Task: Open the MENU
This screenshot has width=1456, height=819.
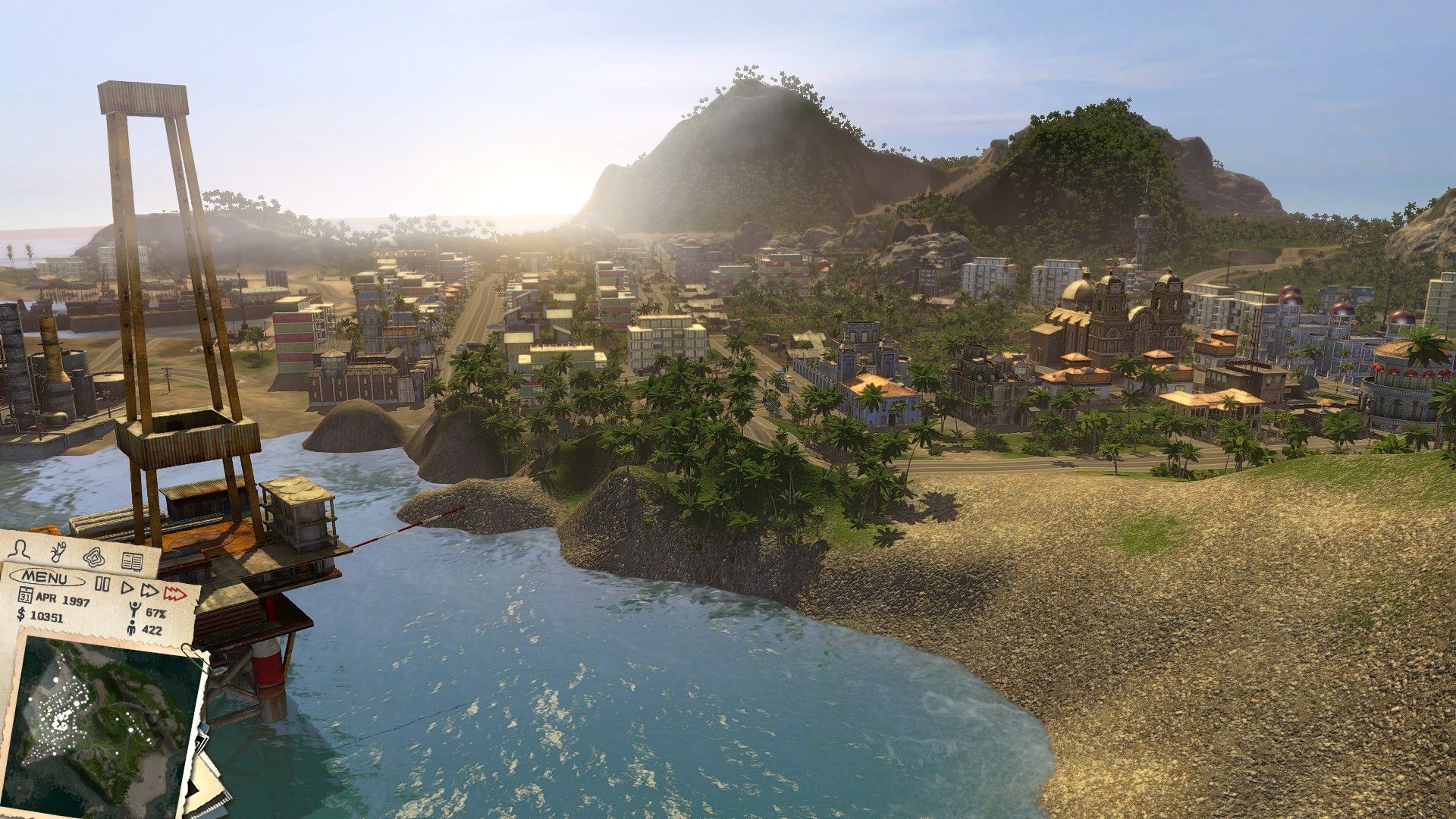Action: [44, 578]
